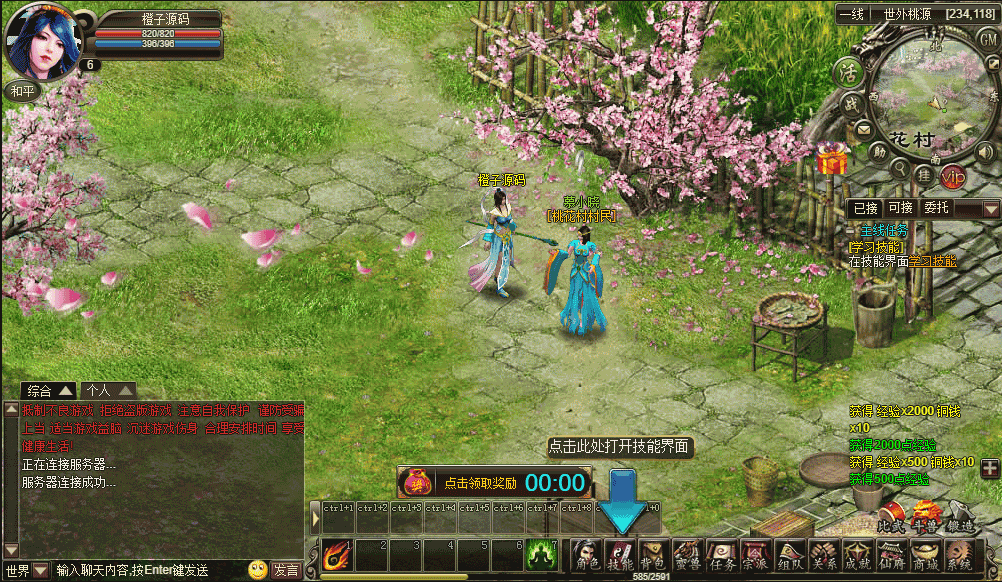Click the GM button near the minimap

[x=988, y=39]
